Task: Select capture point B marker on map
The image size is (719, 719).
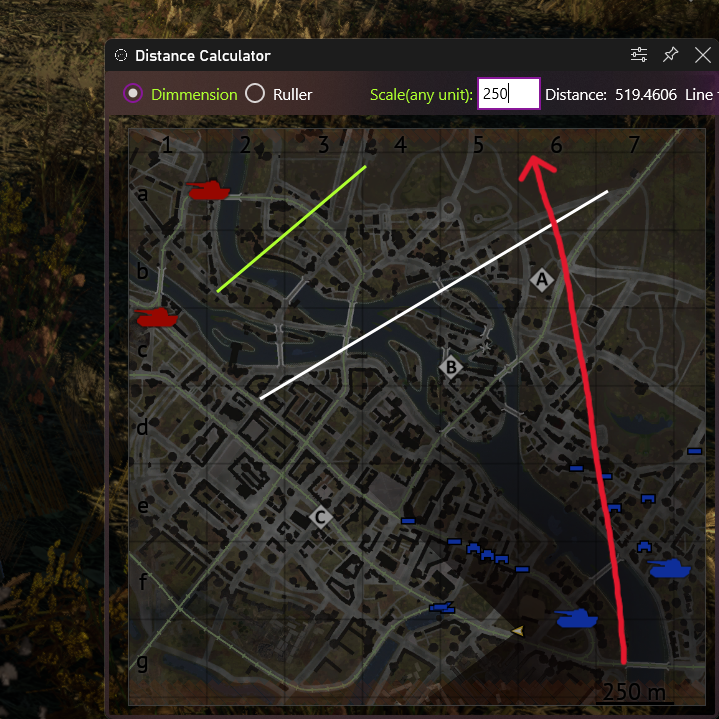Action: coord(451,367)
